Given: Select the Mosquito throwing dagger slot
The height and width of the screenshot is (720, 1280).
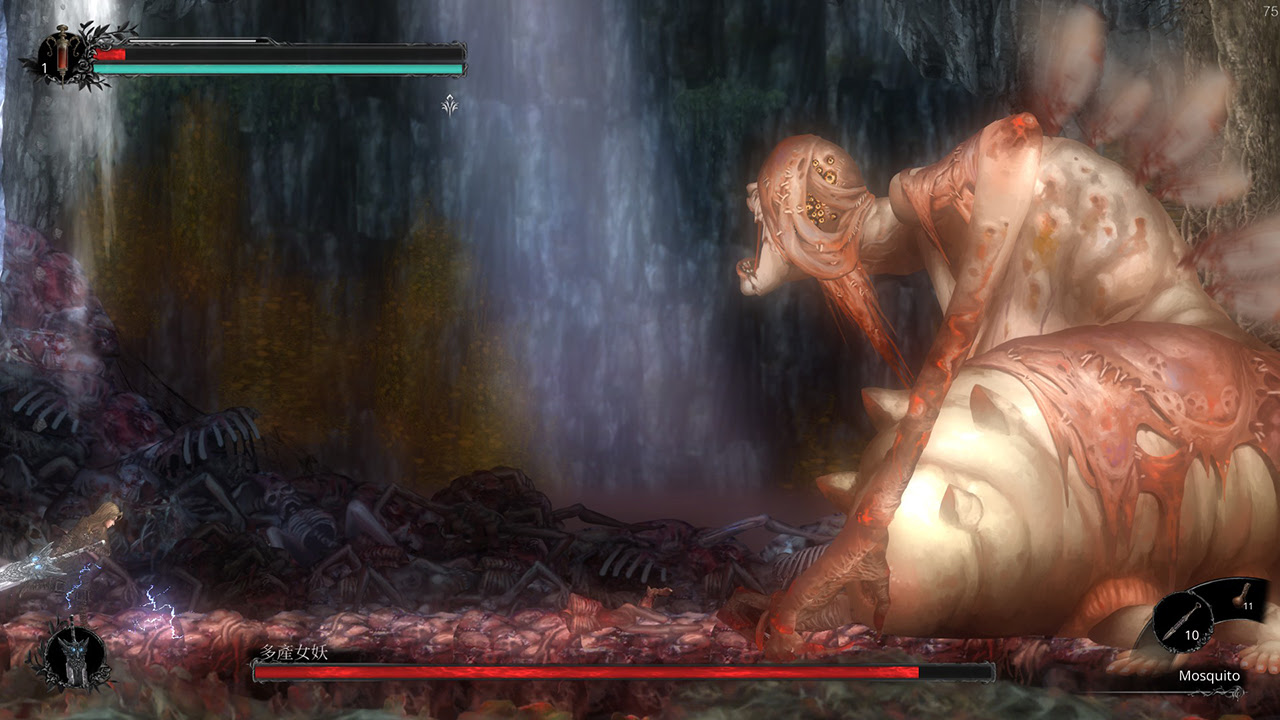Looking at the screenshot, I should tap(1183, 622).
